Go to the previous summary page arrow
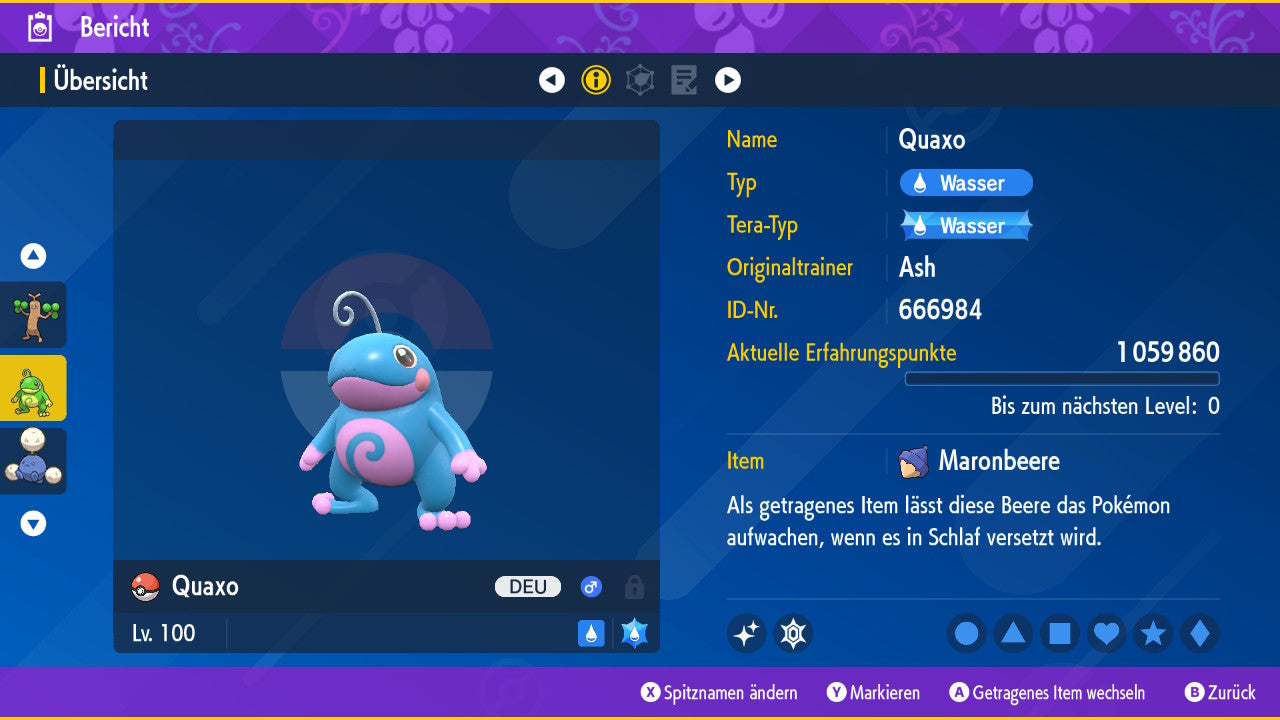 click(552, 80)
